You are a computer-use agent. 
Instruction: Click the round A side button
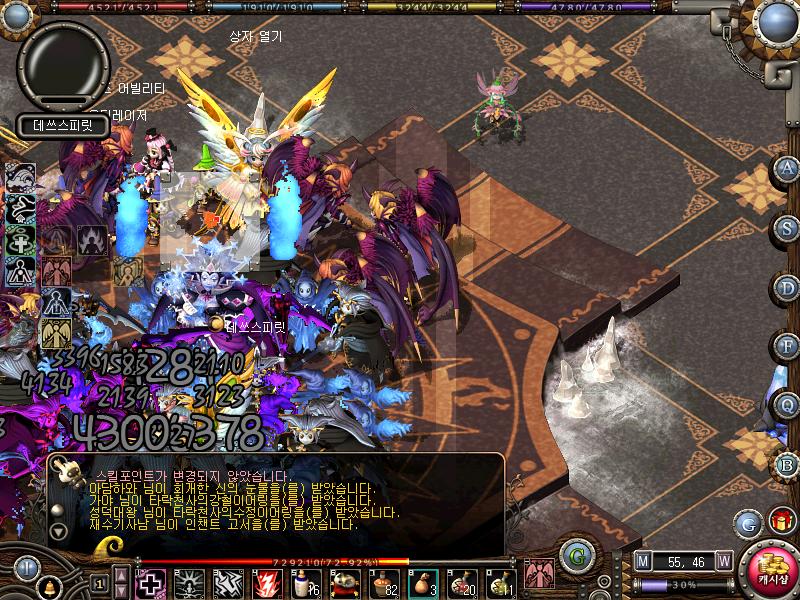point(787,168)
